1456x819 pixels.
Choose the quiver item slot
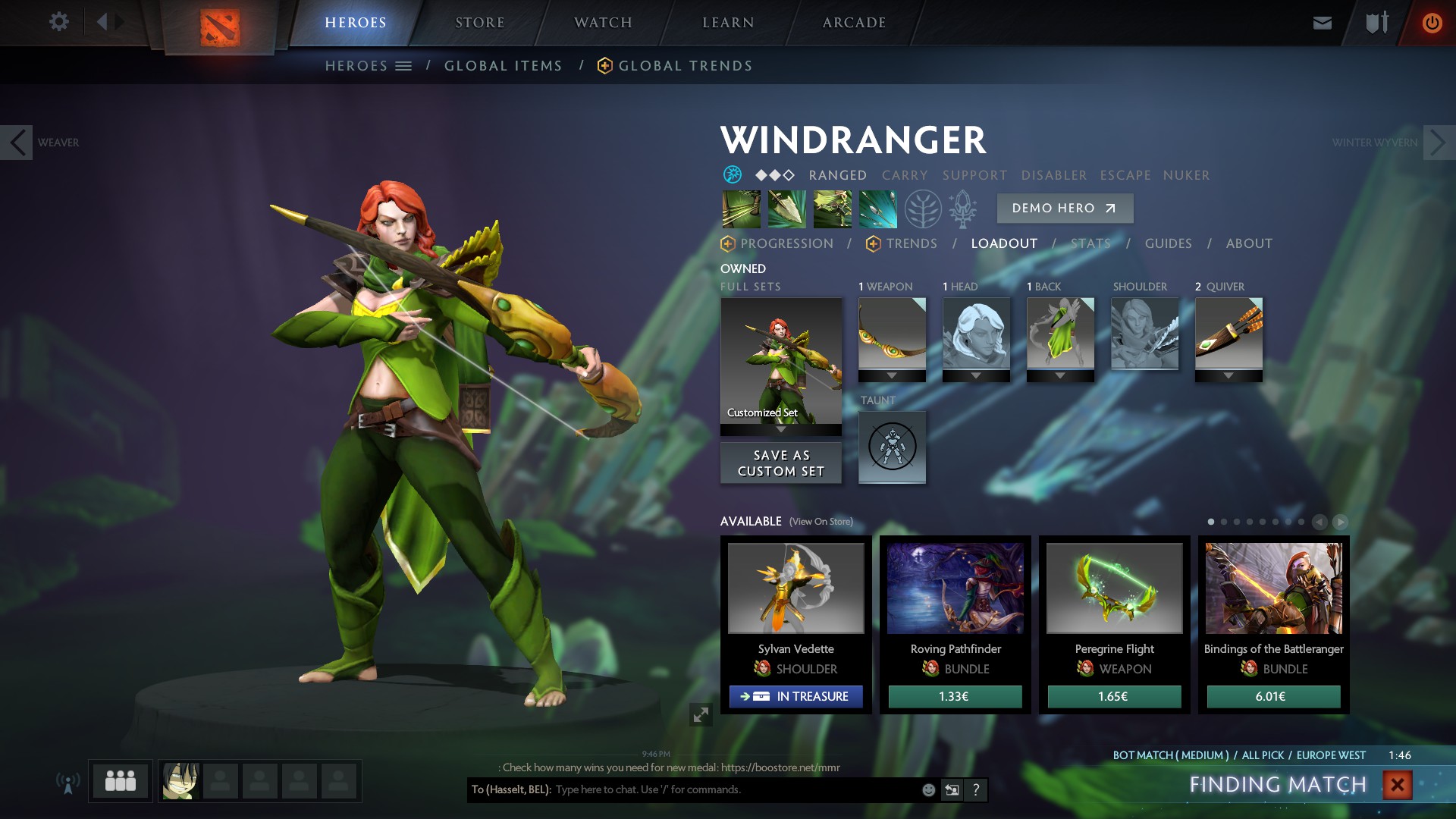1228,334
